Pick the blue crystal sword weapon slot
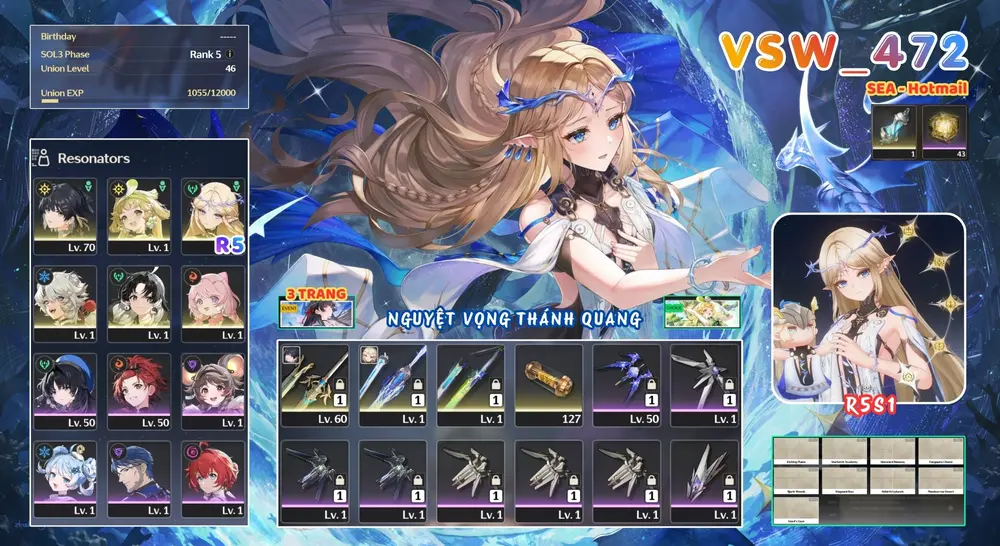Screen dimensions: 1000x546 393,385
